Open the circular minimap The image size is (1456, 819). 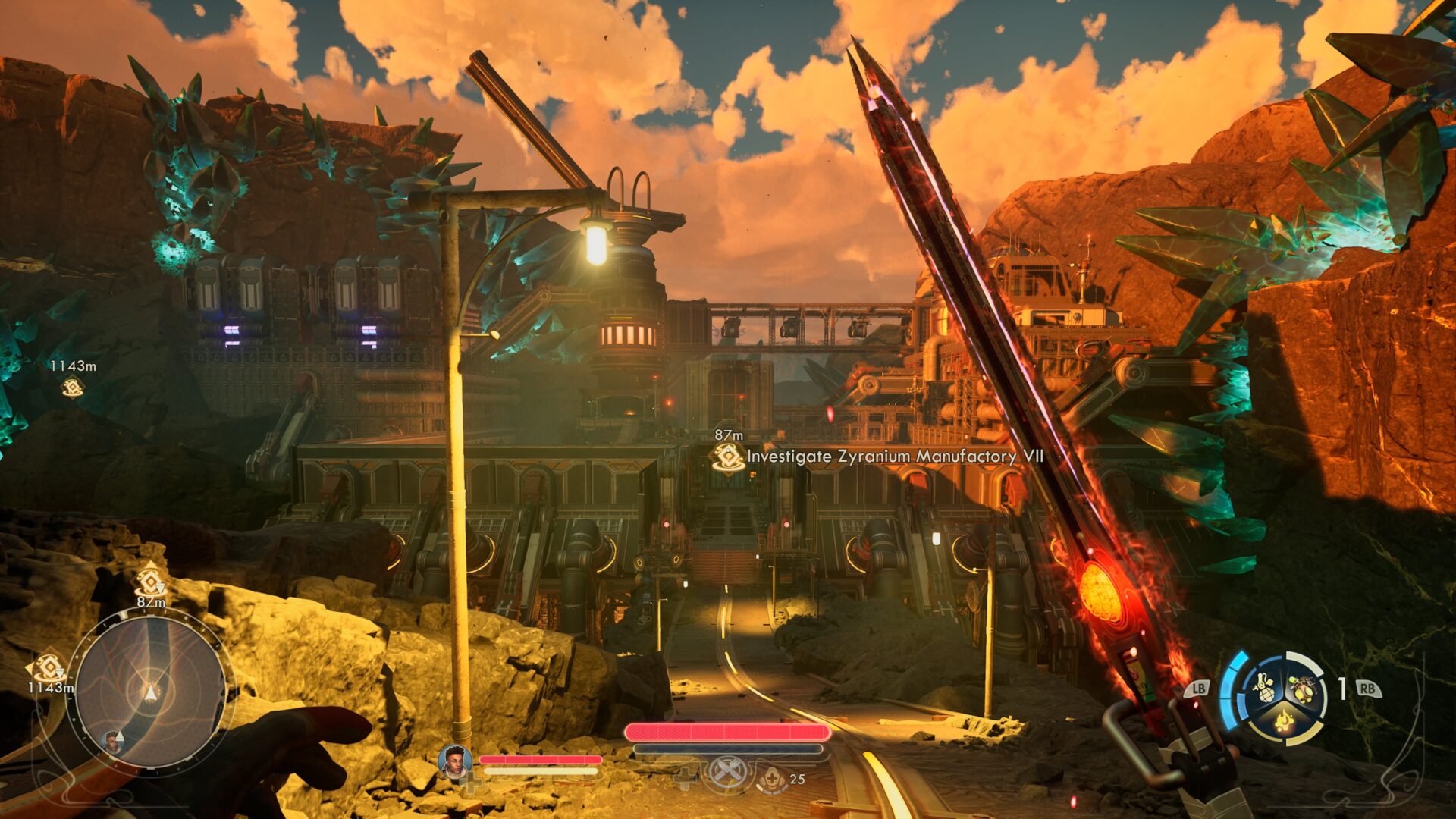coord(151,690)
